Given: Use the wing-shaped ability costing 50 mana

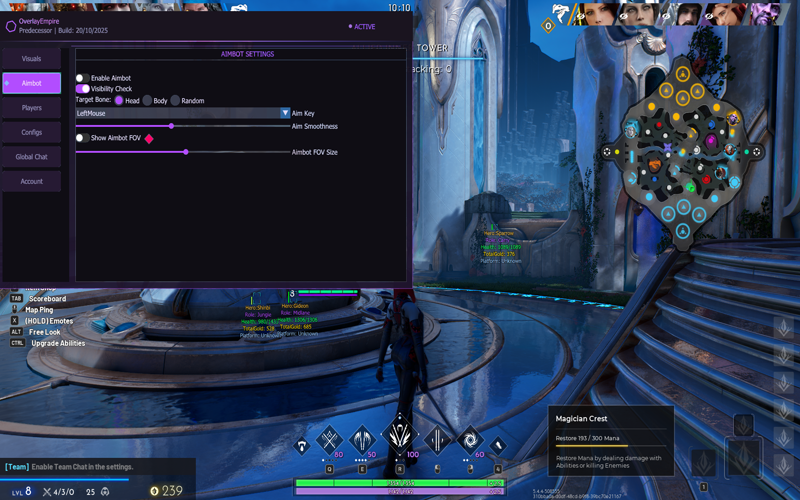Looking at the screenshot, I should pyautogui.click(x=362, y=440).
